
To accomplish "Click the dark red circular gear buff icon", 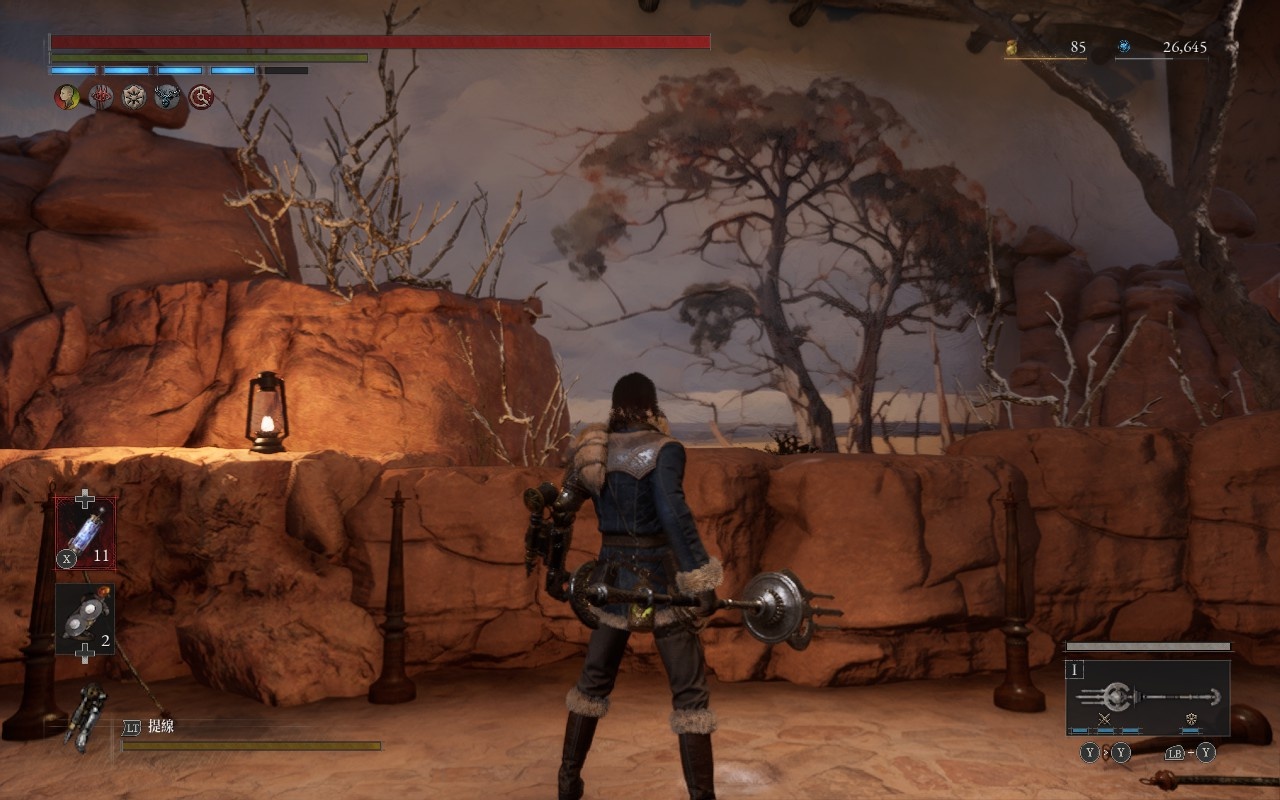I will [201, 97].
